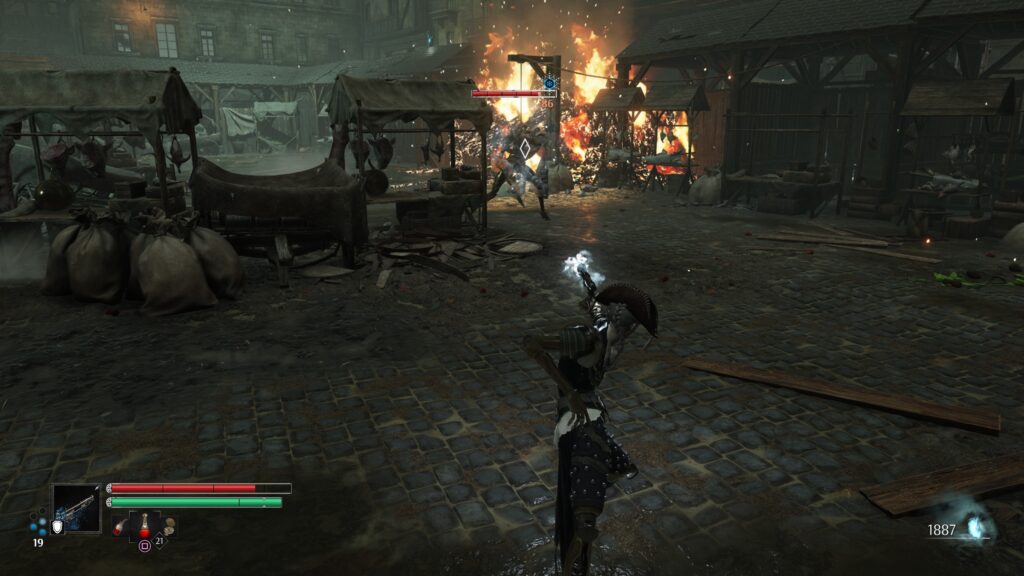Click the white shield icon on weapon slot
The image size is (1024, 576).
57,526
